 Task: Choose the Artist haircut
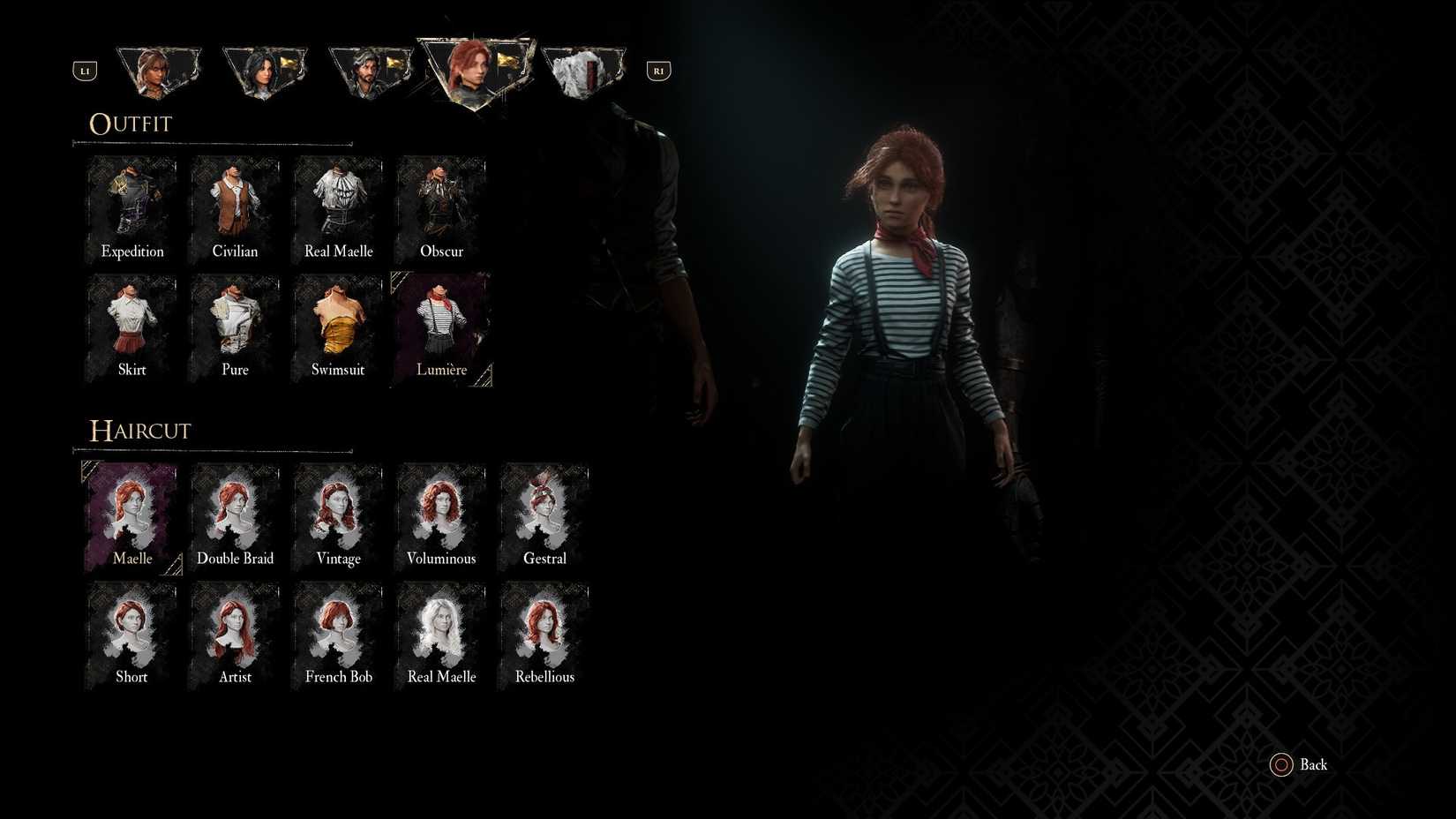(235, 634)
